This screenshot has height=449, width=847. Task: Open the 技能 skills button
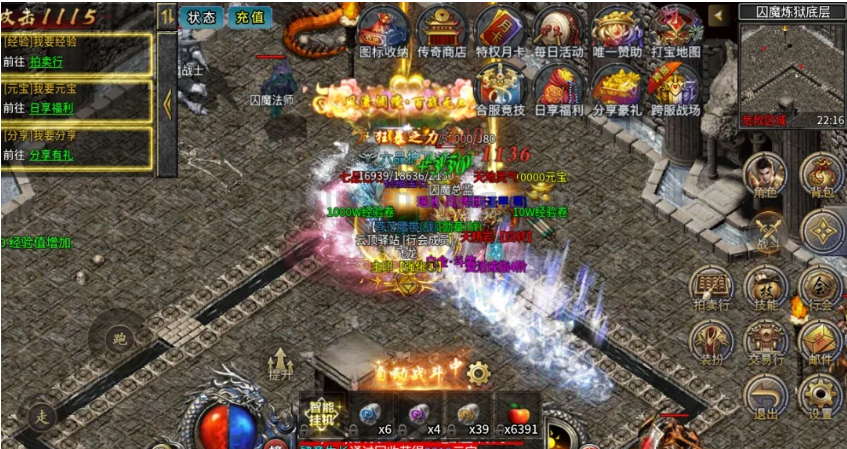tap(764, 288)
